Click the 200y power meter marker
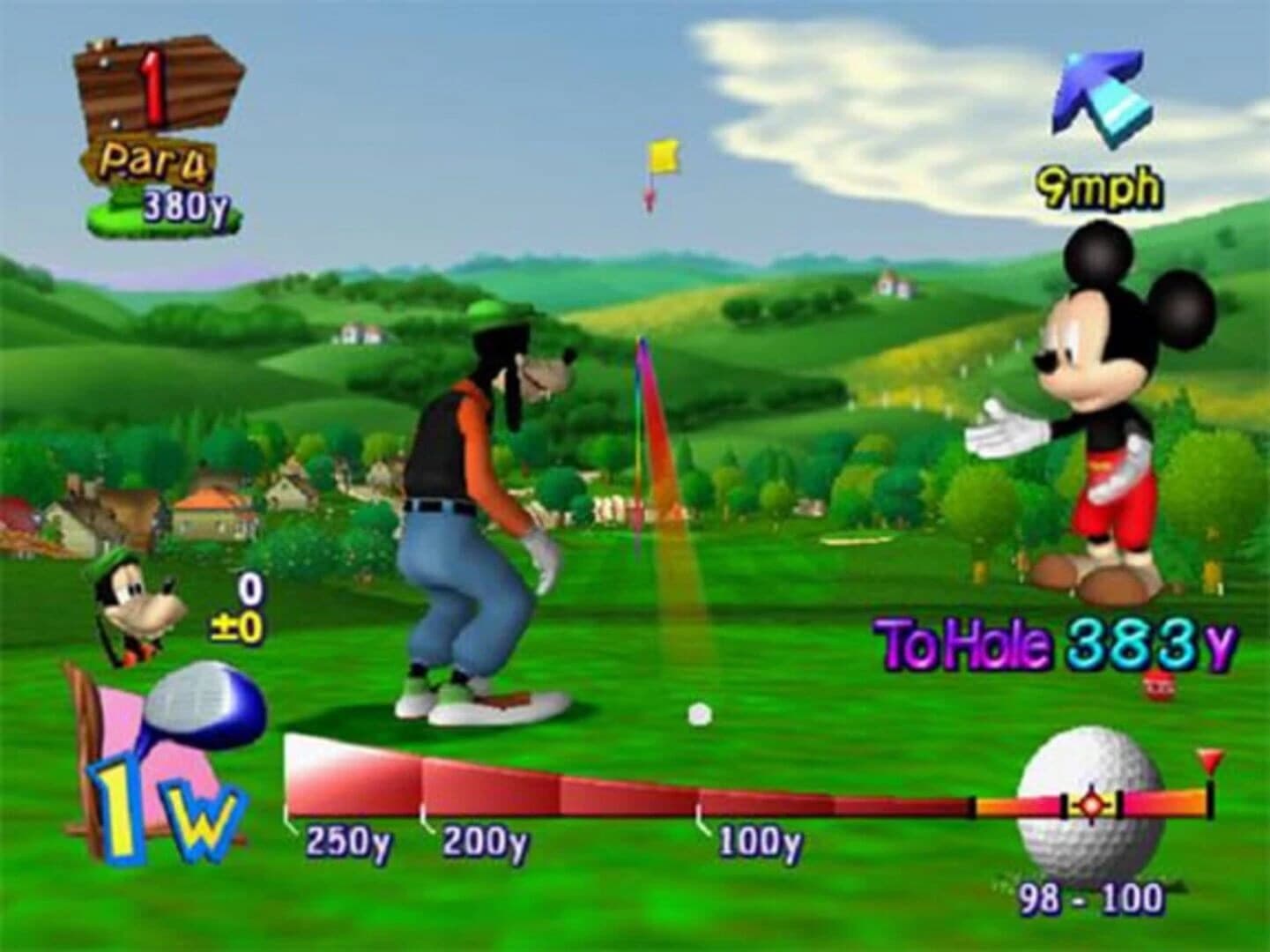The width and height of the screenshot is (1270, 952). 487,842
